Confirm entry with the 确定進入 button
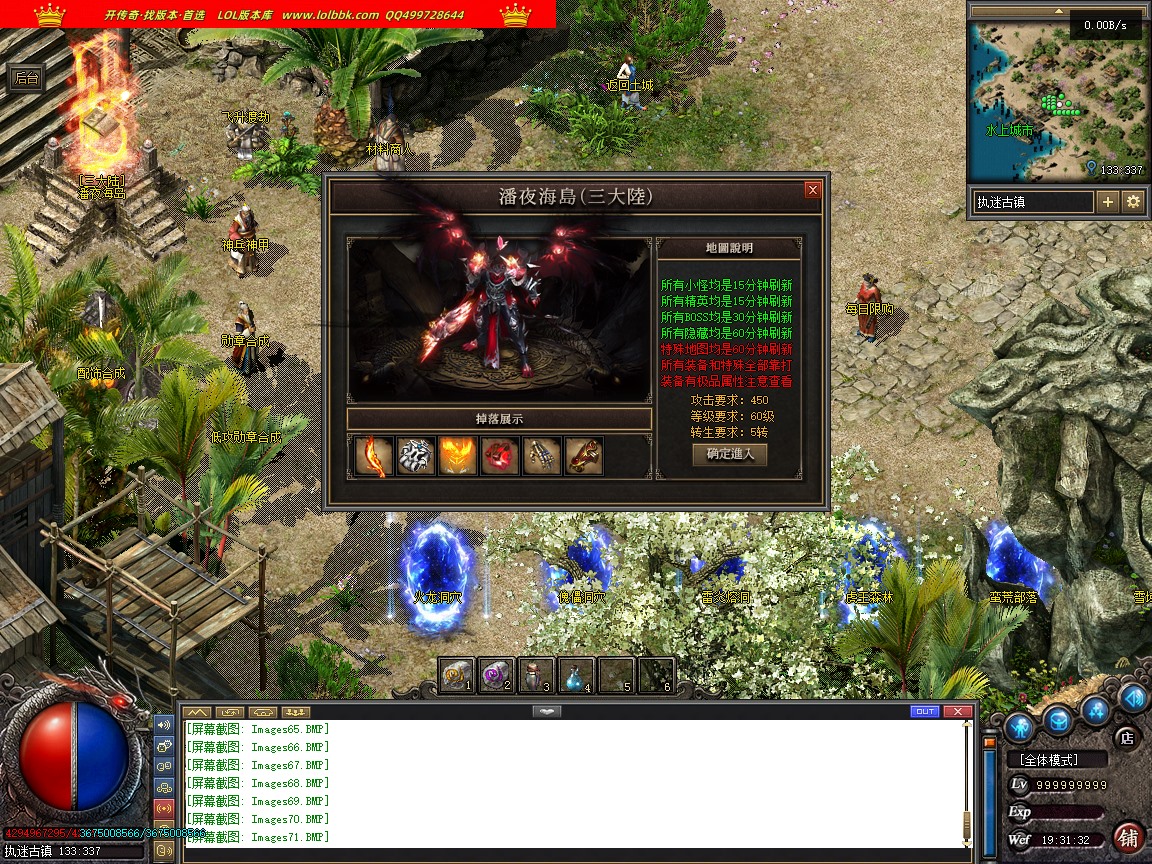 pos(730,454)
